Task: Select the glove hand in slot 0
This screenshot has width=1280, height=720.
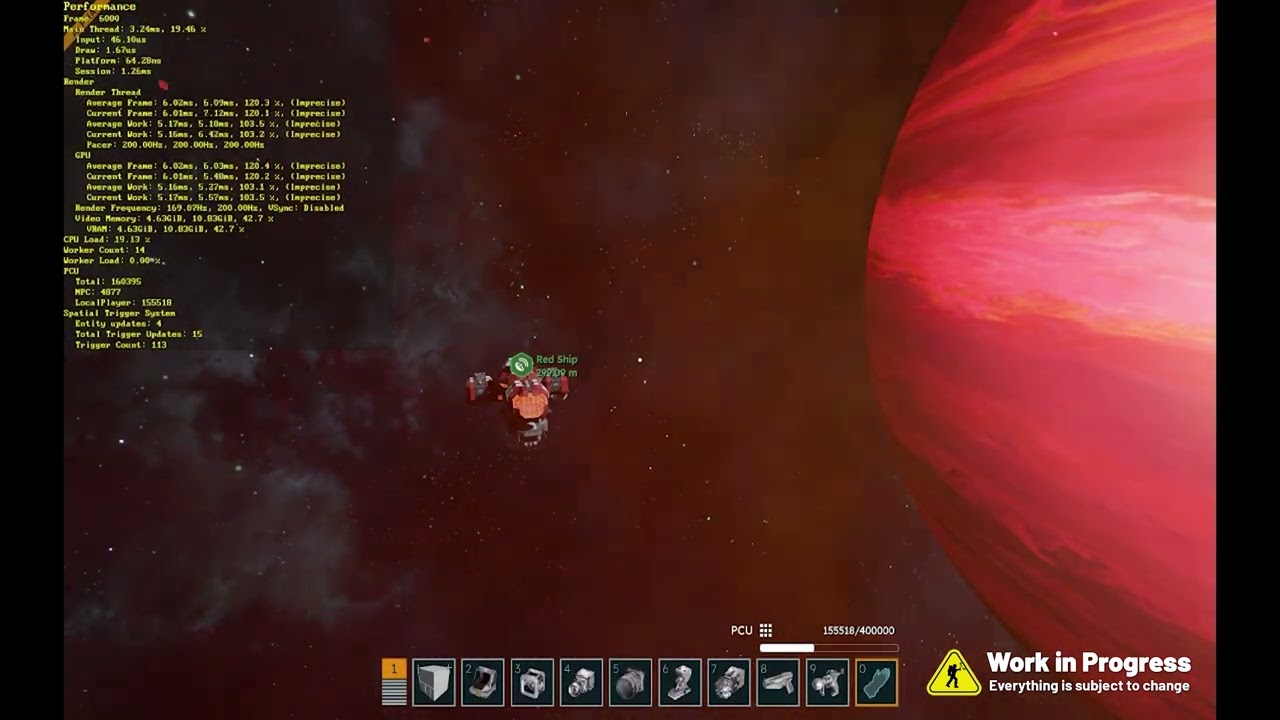Action: [x=876, y=683]
